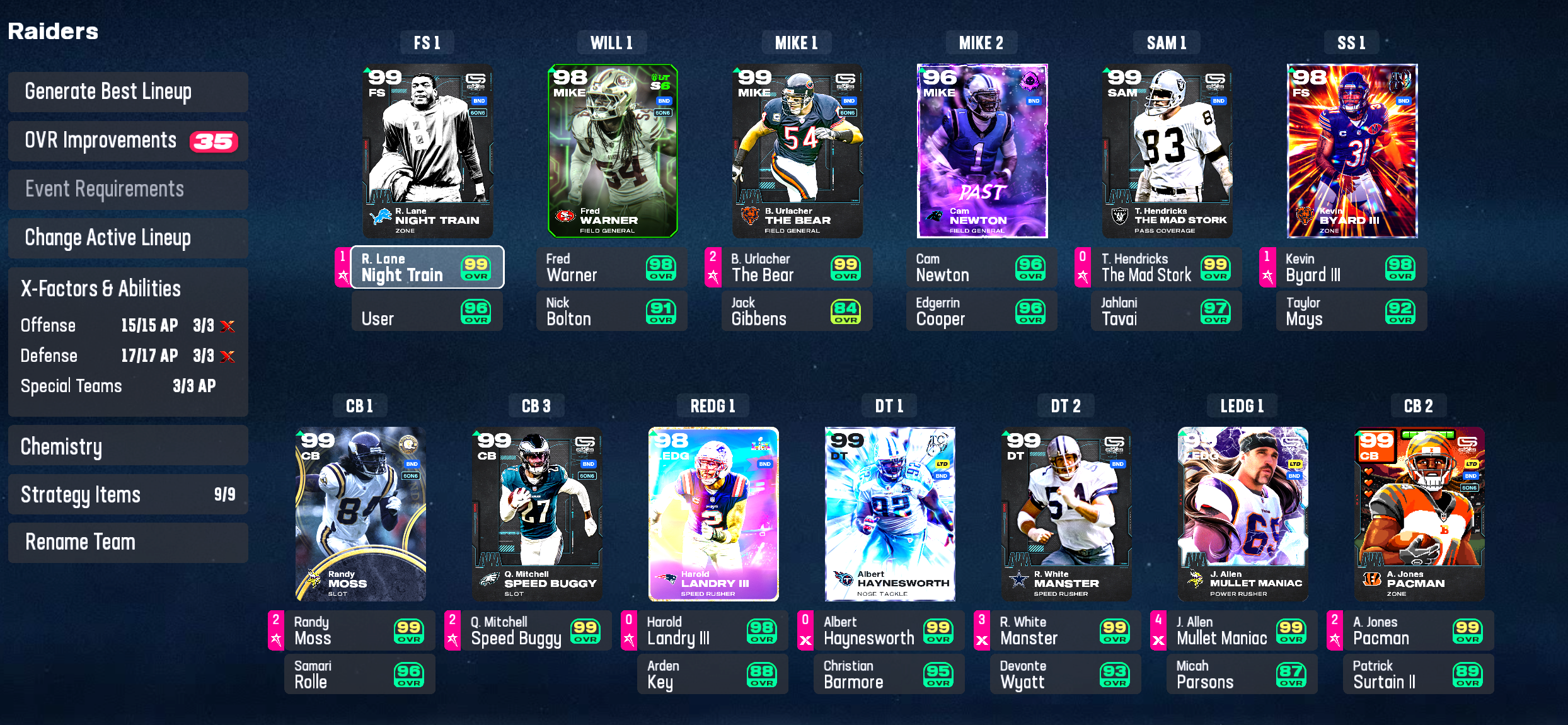Select the Cam Newton MIKE card

[x=982, y=151]
